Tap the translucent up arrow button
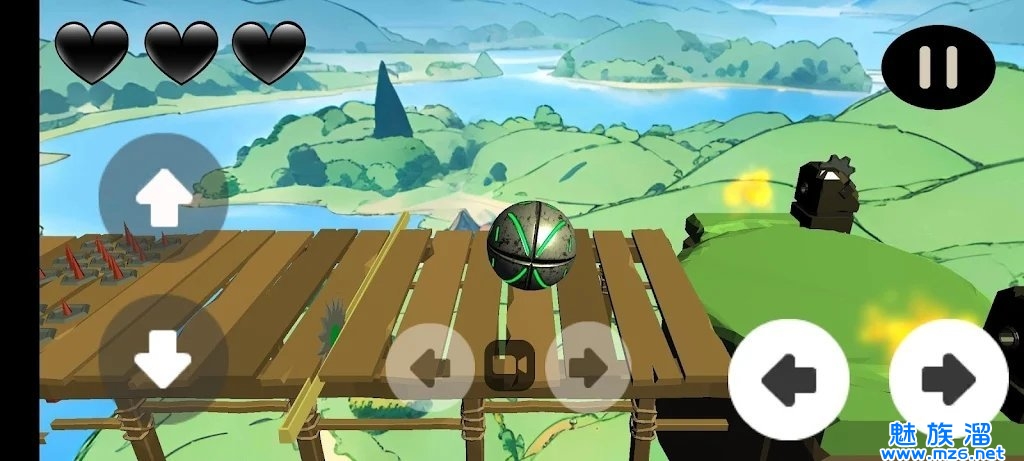This screenshot has width=1024, height=461. pos(163,196)
